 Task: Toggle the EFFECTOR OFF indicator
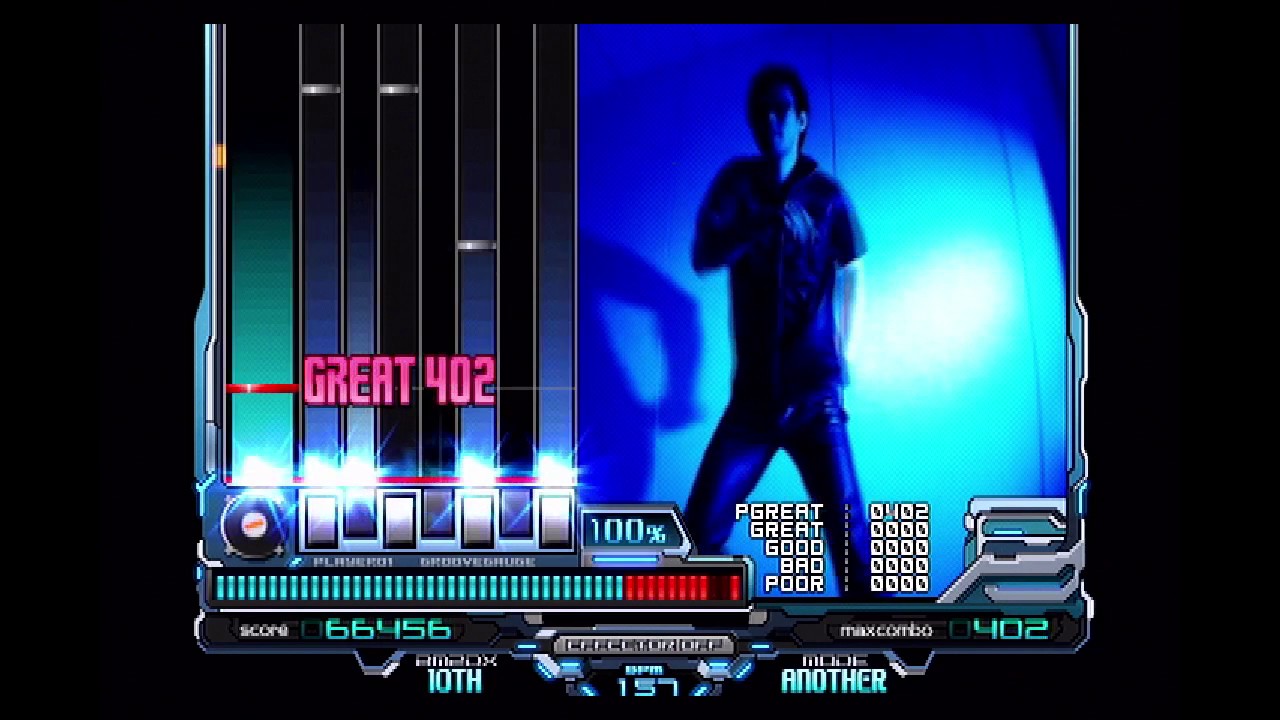click(x=643, y=645)
